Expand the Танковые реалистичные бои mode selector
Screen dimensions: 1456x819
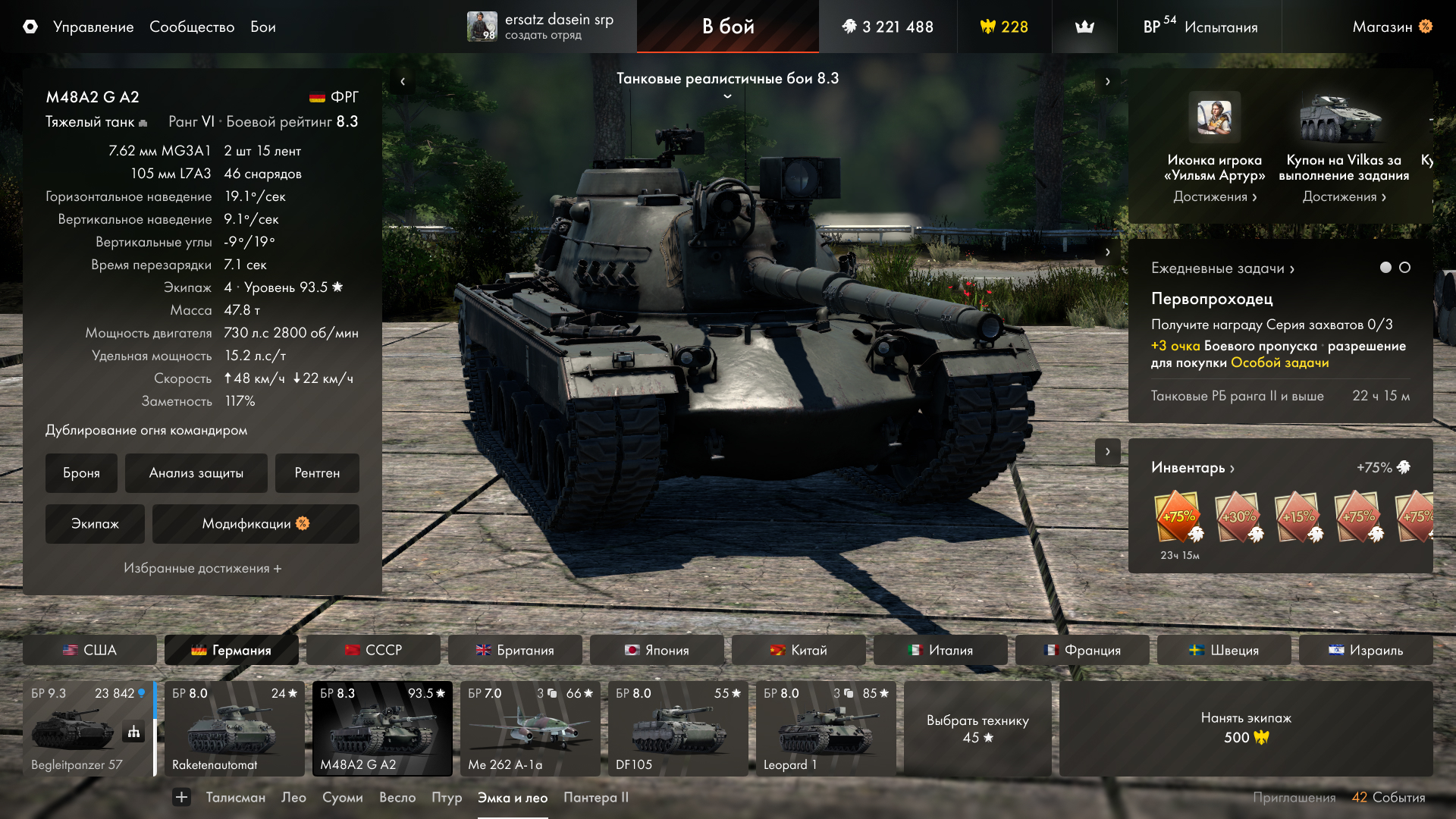click(x=726, y=96)
